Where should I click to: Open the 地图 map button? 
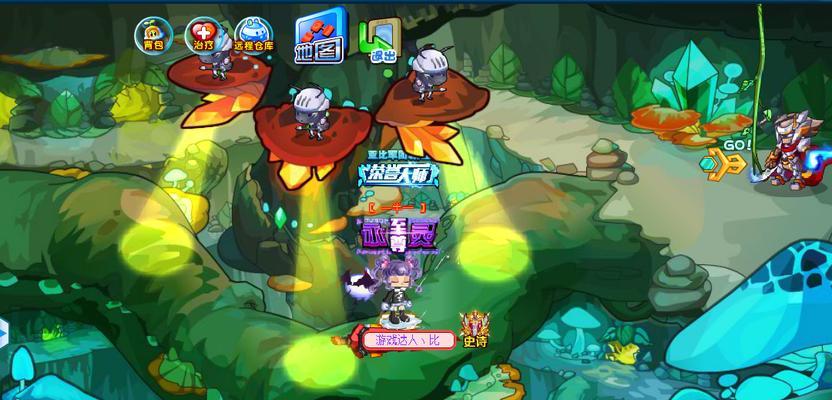pos(319,36)
